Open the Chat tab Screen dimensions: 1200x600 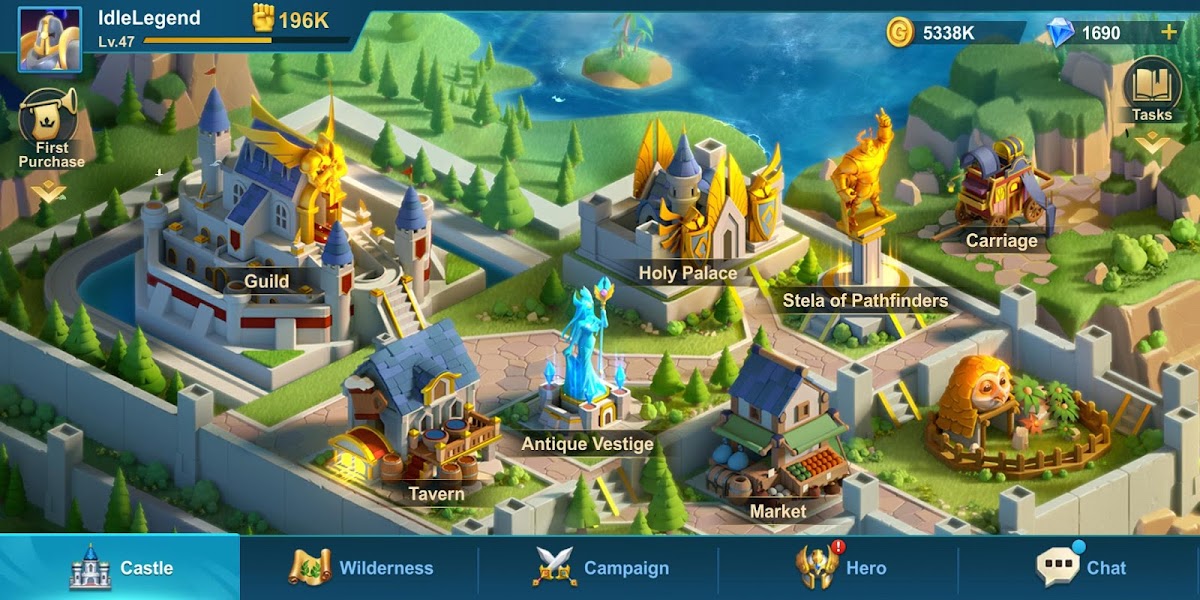(x=1080, y=567)
